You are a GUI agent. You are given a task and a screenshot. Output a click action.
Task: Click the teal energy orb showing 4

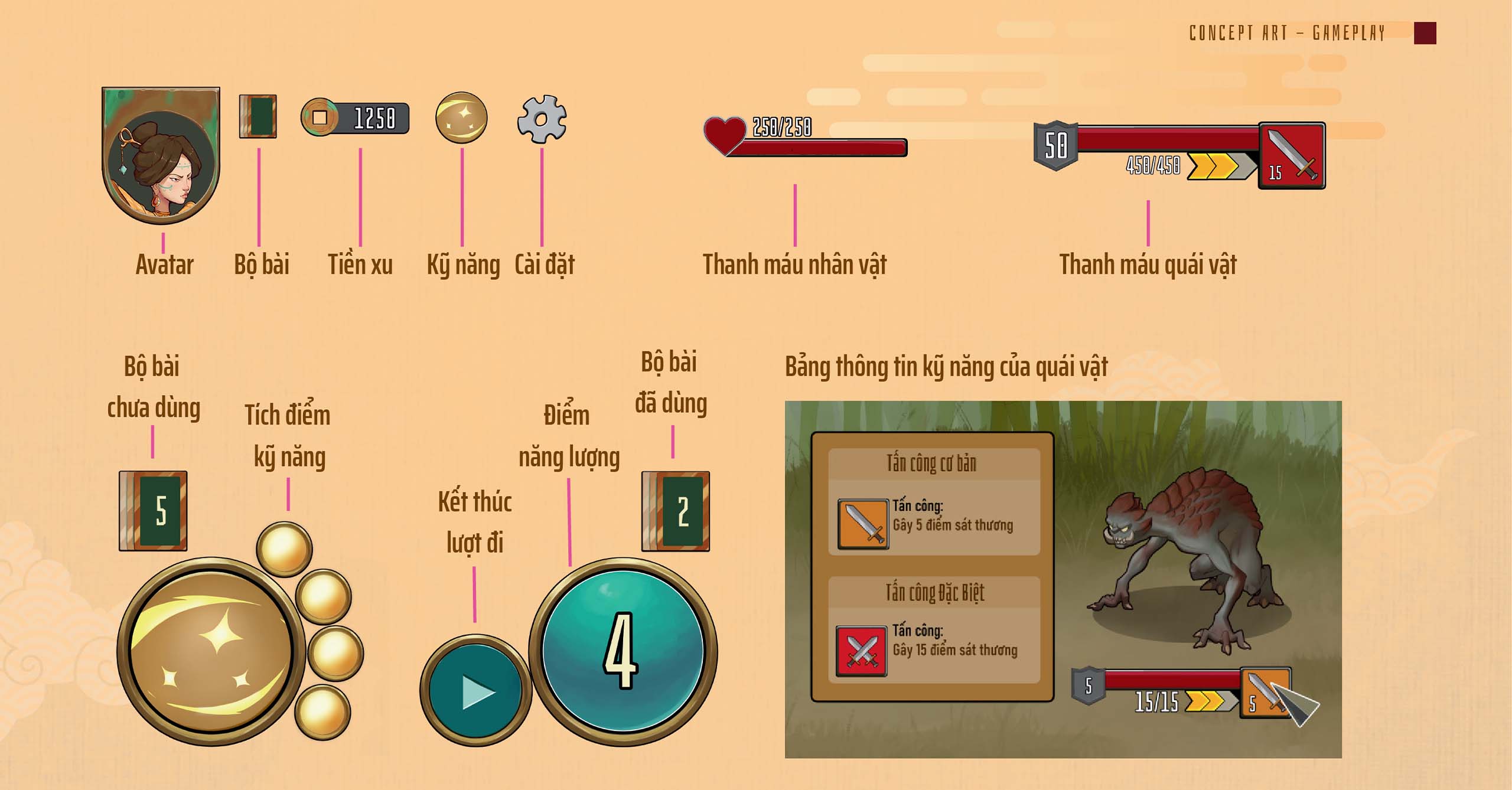click(623, 651)
